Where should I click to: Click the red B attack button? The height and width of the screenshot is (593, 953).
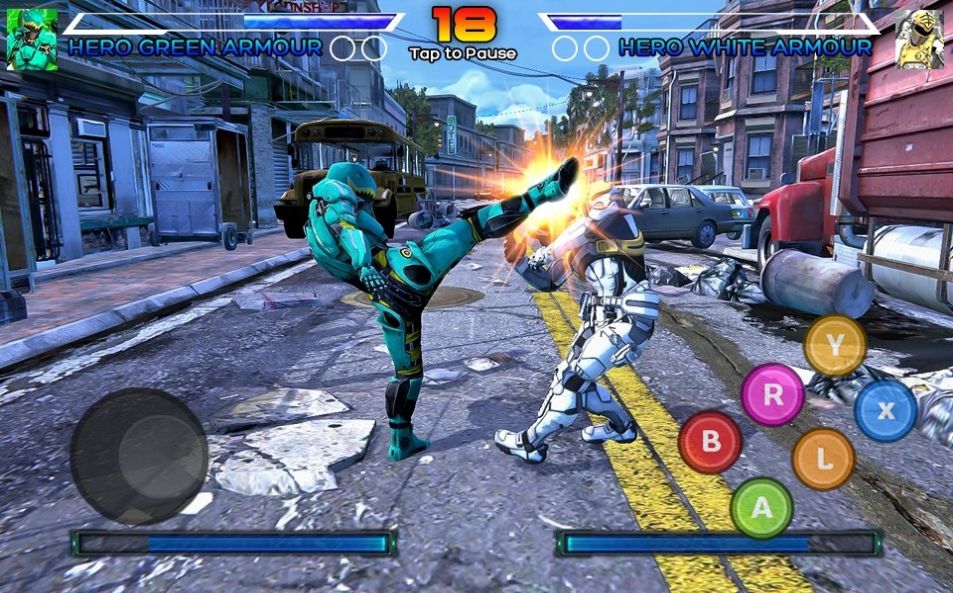click(710, 442)
